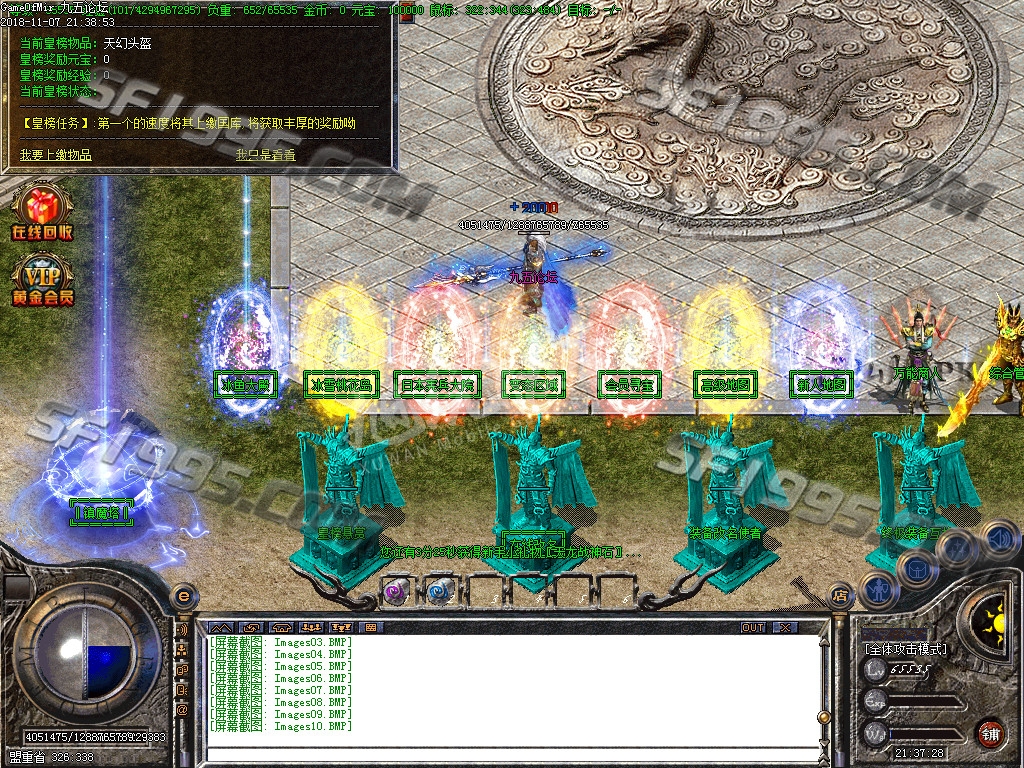Switch the 全体攻击模式 attack mode label
The width and height of the screenshot is (1024, 768).
(906, 649)
